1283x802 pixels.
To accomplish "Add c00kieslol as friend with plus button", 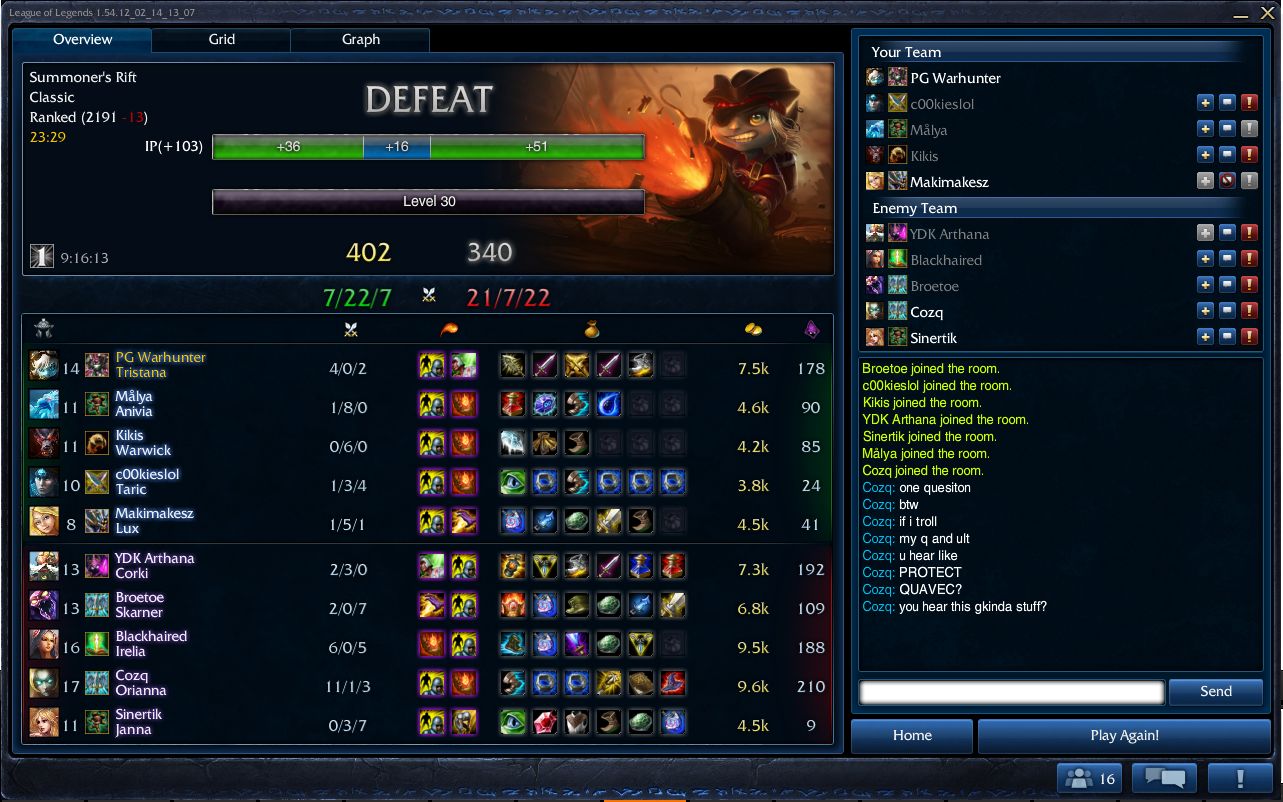I will coord(1206,103).
